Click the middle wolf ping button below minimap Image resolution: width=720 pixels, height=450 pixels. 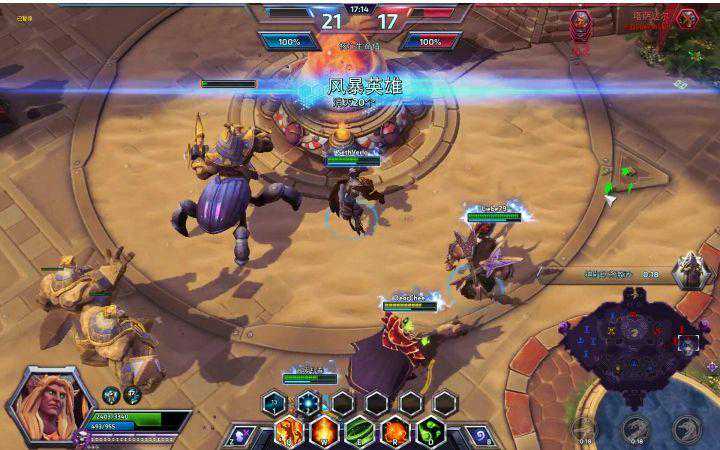[x=636, y=430]
